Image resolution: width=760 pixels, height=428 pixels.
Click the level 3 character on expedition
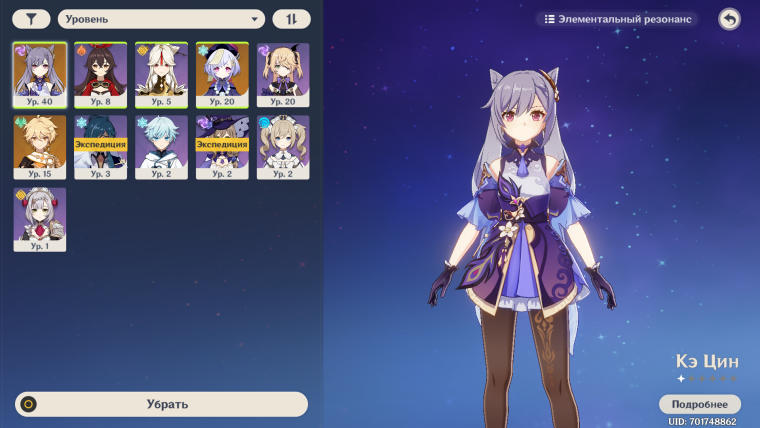tap(101, 147)
